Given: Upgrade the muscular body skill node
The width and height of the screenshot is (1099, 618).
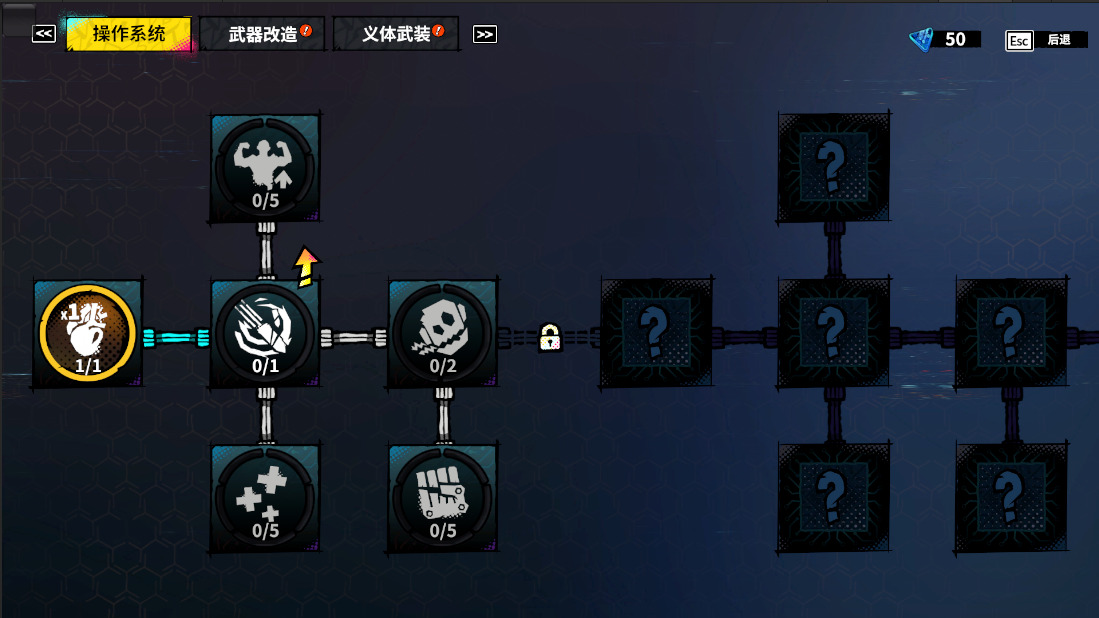Looking at the screenshot, I should click(265, 168).
